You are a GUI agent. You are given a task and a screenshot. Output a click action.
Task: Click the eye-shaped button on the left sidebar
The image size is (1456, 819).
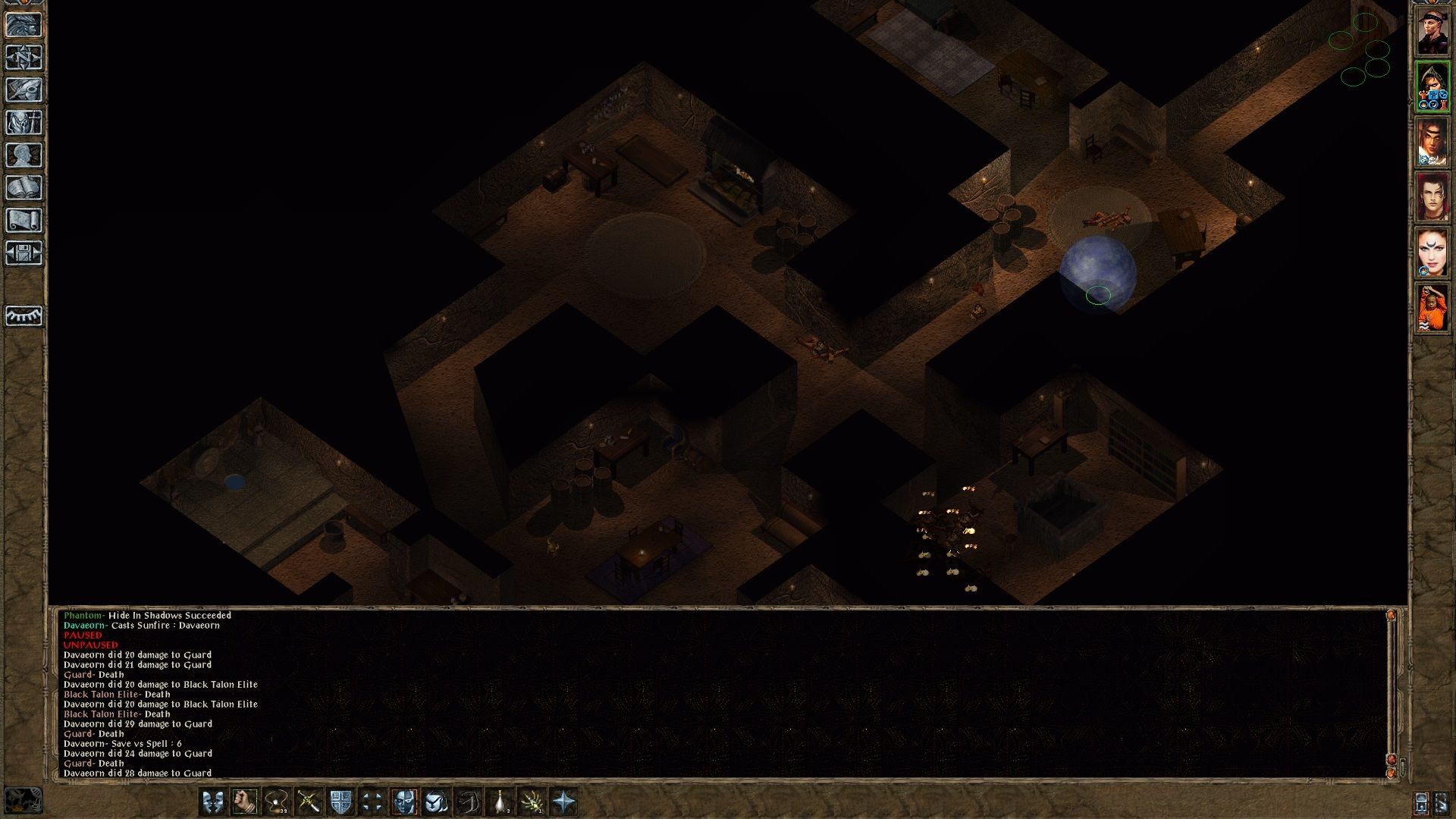coord(24,315)
